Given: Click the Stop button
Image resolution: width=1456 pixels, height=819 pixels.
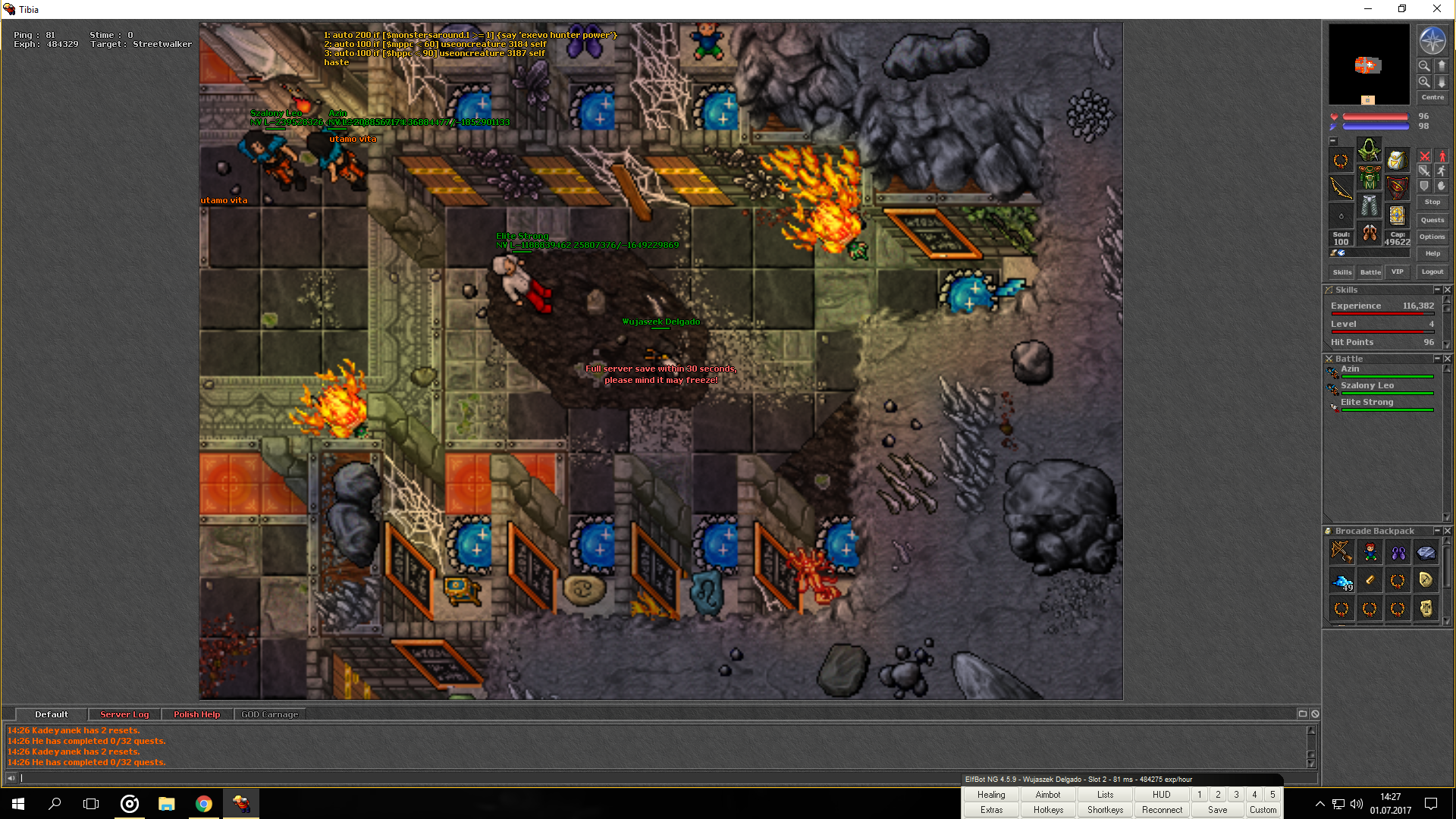Looking at the screenshot, I should click(1432, 202).
